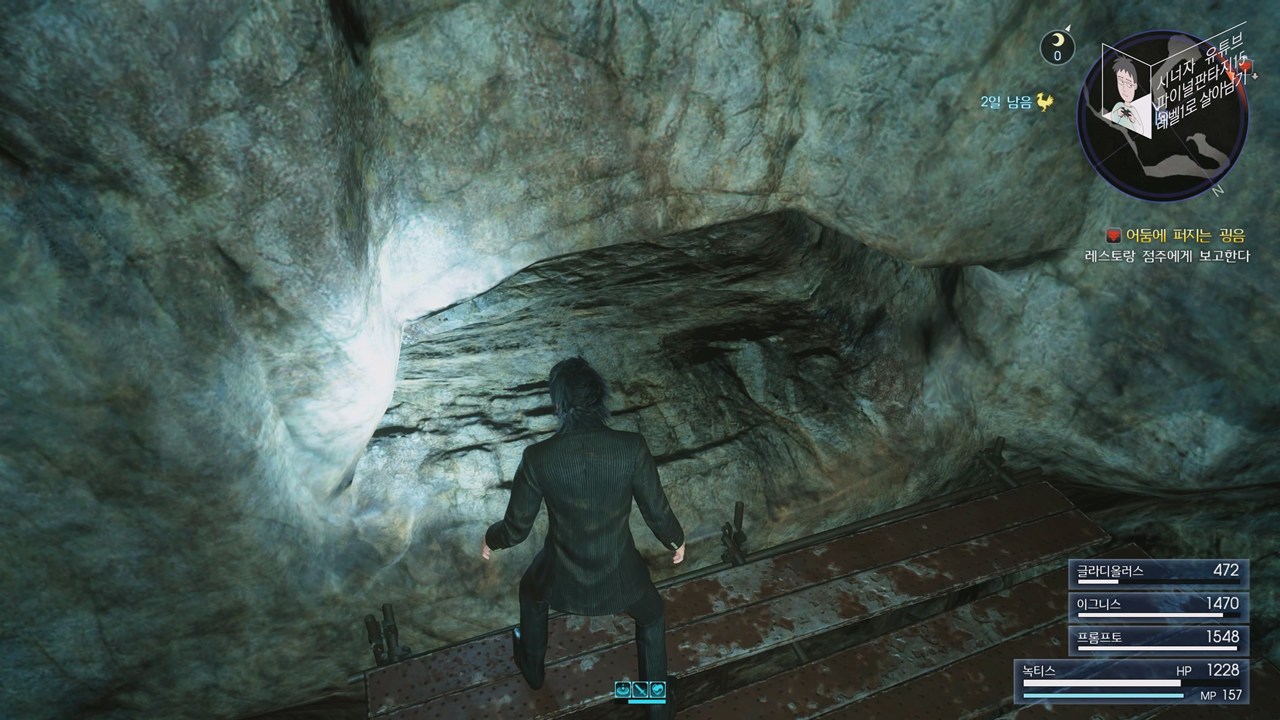Select the 녹티스 status panel
The width and height of the screenshot is (1280, 720).
1130,680
